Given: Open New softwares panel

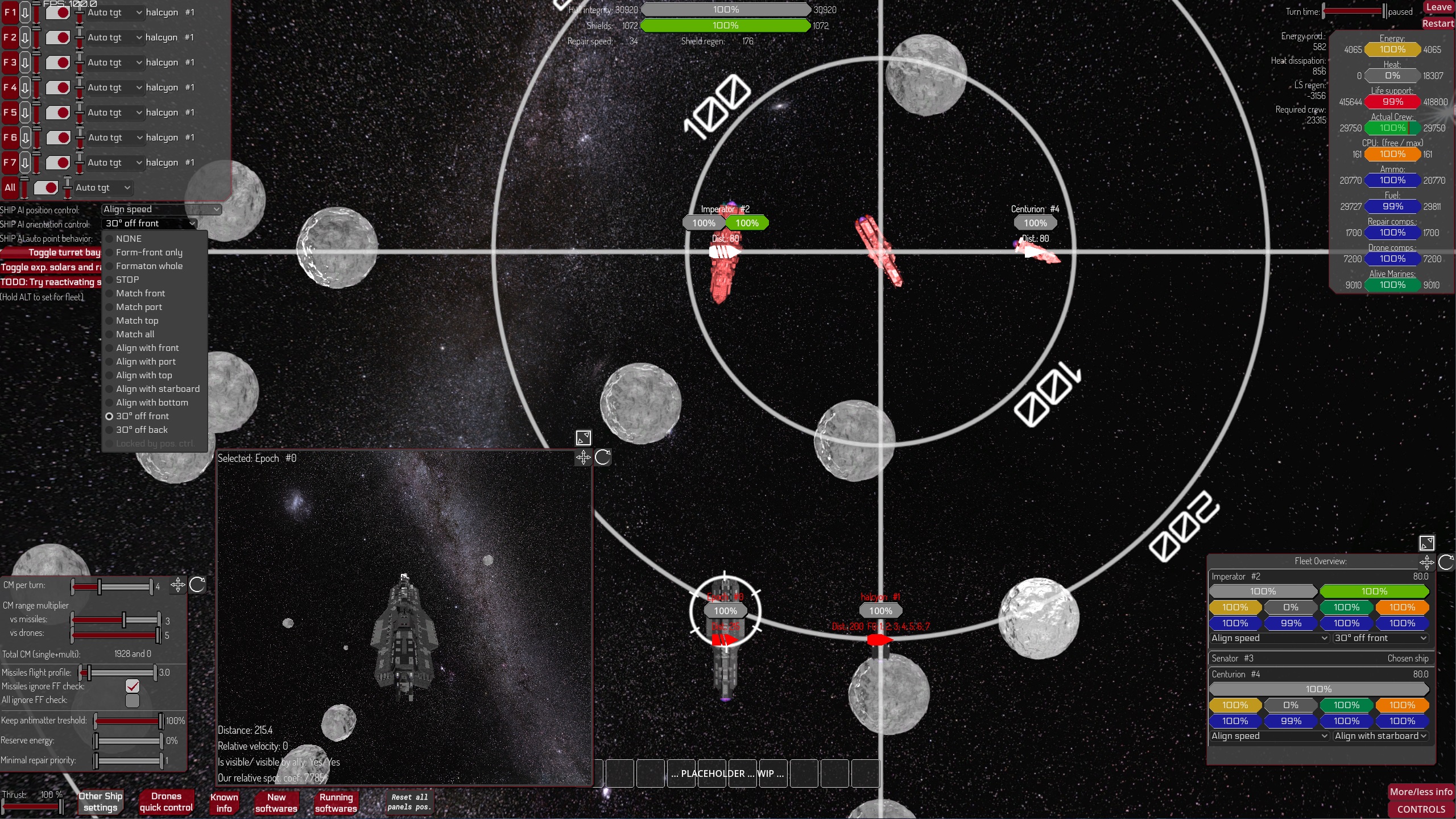Looking at the screenshot, I should [x=276, y=803].
